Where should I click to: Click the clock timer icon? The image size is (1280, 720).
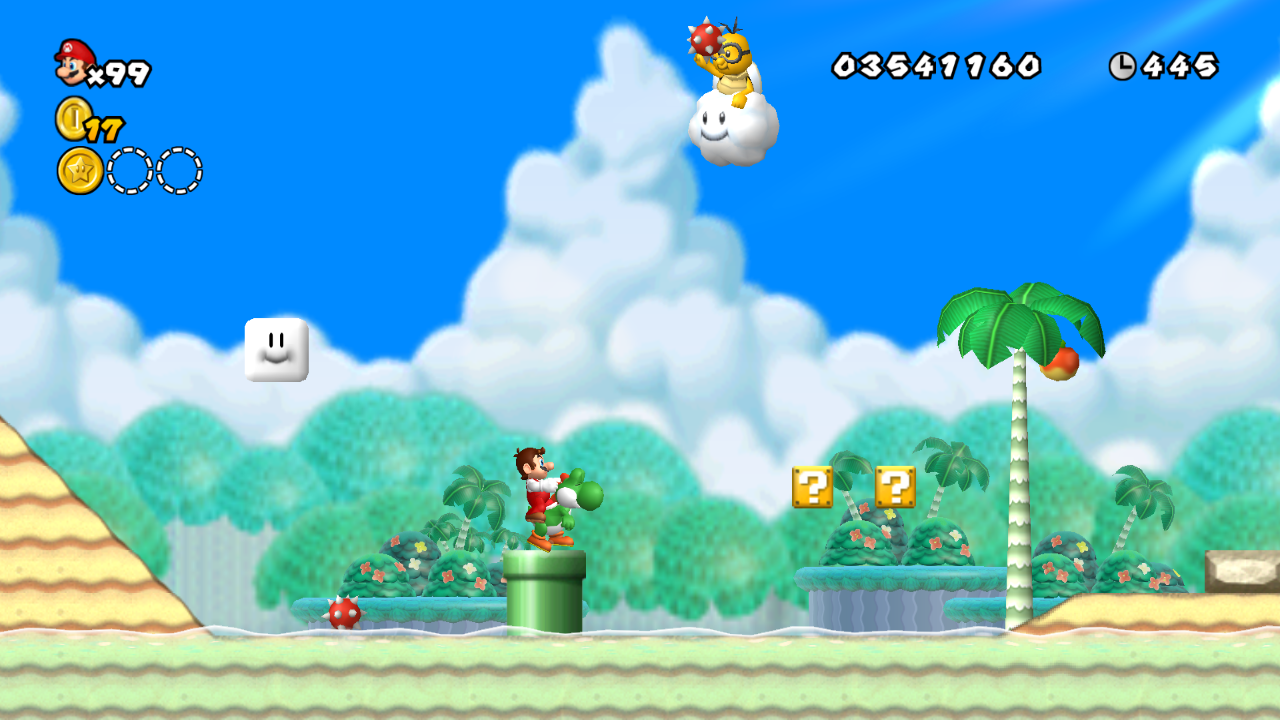pyautogui.click(x=1124, y=64)
